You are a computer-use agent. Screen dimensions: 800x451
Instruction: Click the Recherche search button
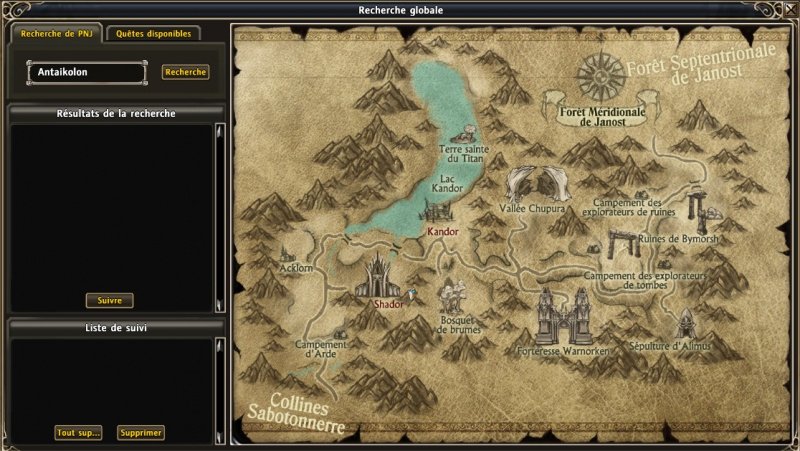click(x=186, y=72)
